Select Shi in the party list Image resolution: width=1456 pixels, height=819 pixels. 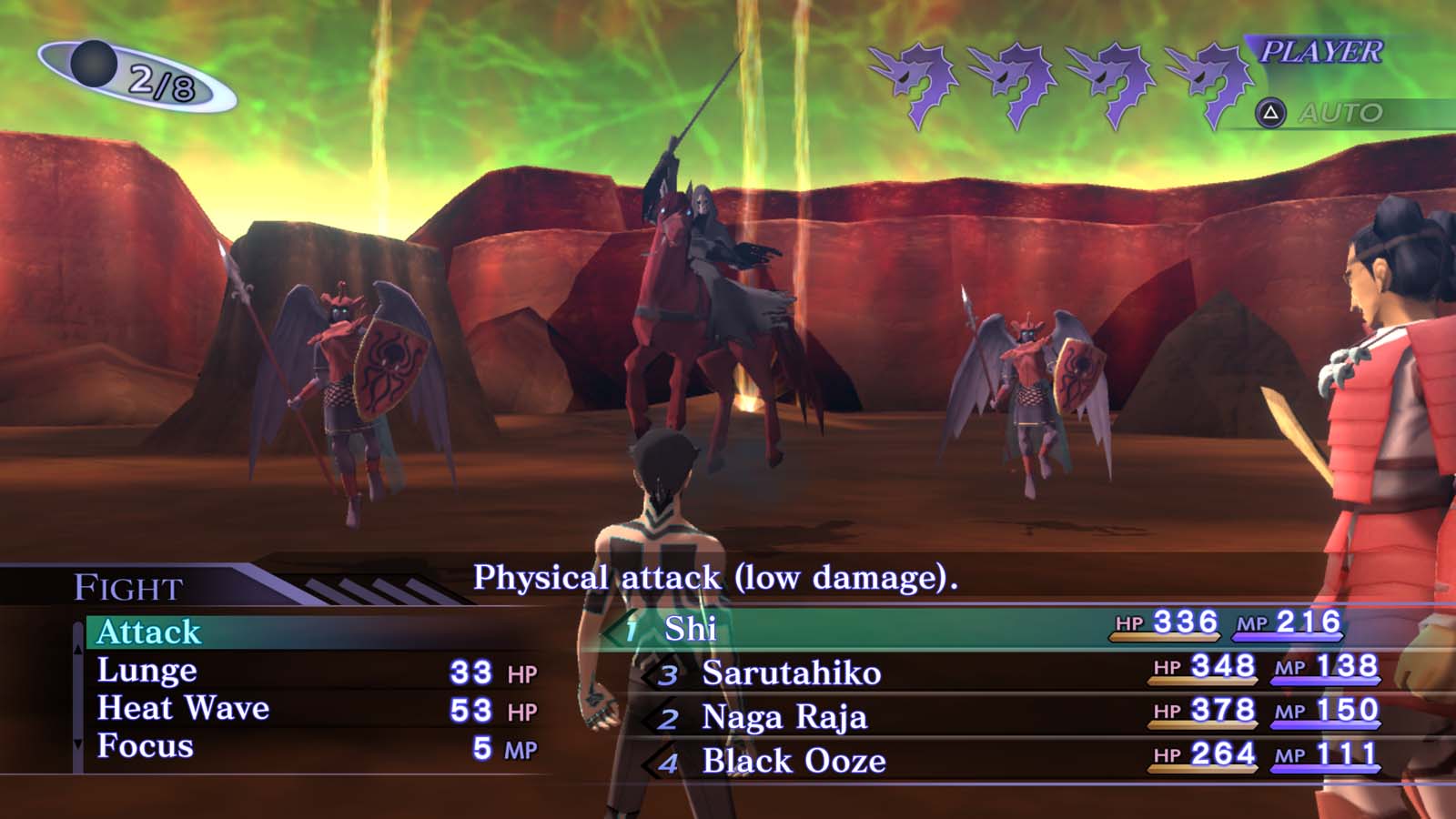click(x=692, y=630)
